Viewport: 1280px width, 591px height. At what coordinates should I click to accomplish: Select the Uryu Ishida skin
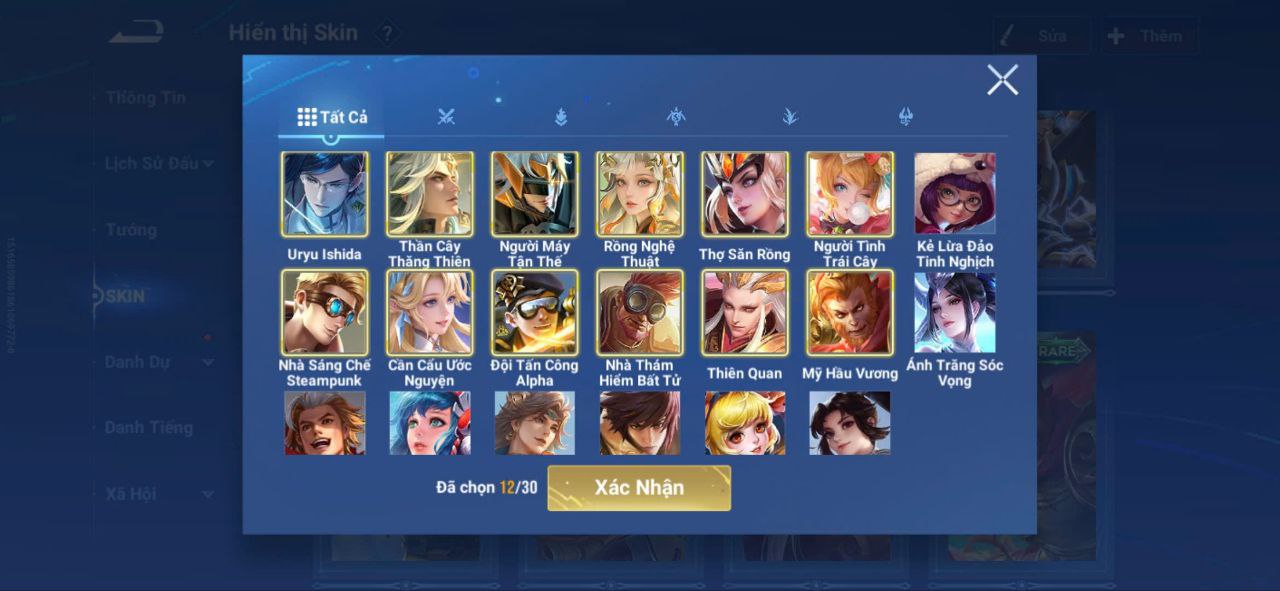point(325,194)
